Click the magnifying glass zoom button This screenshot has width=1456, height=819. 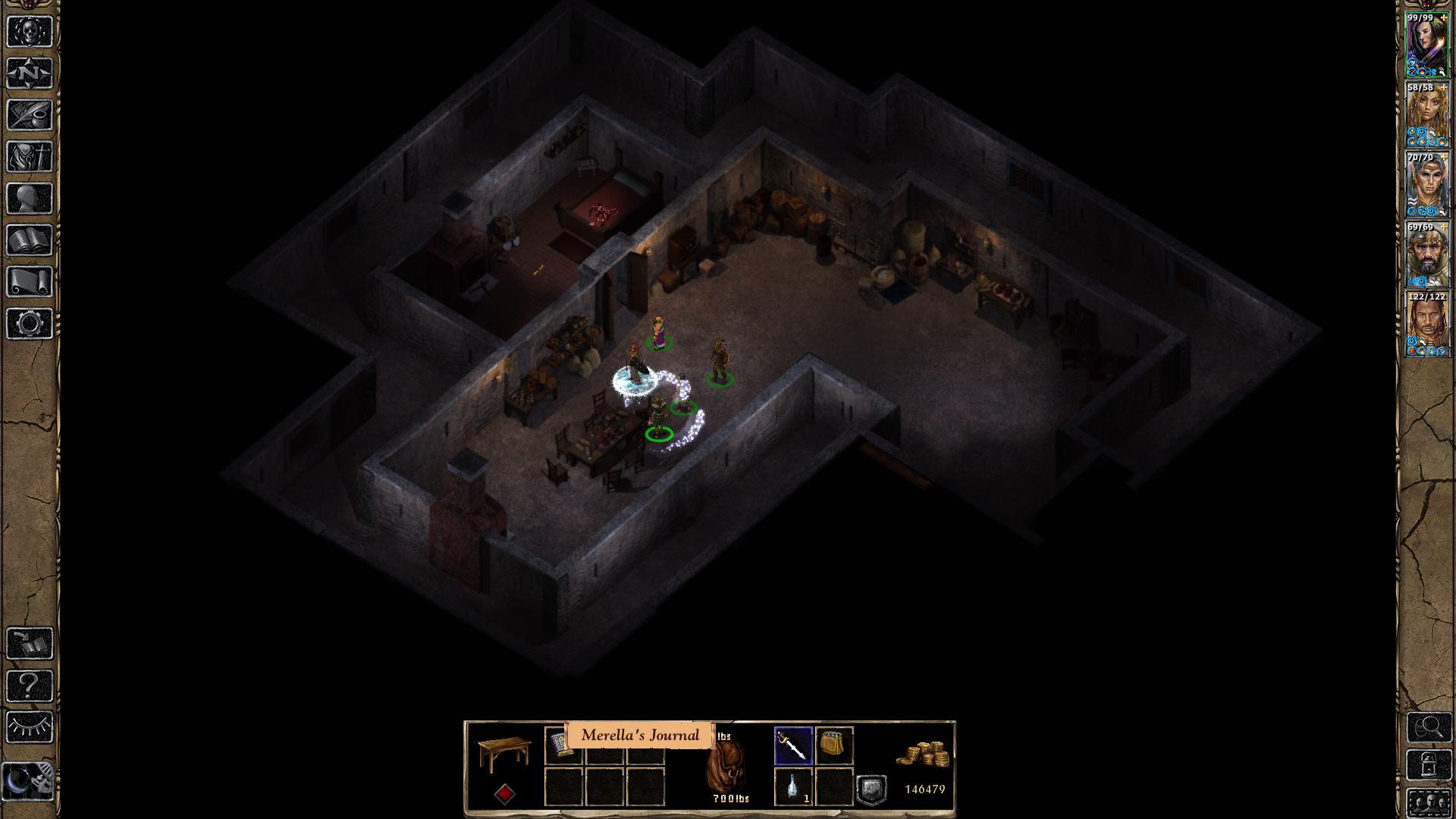(1429, 728)
